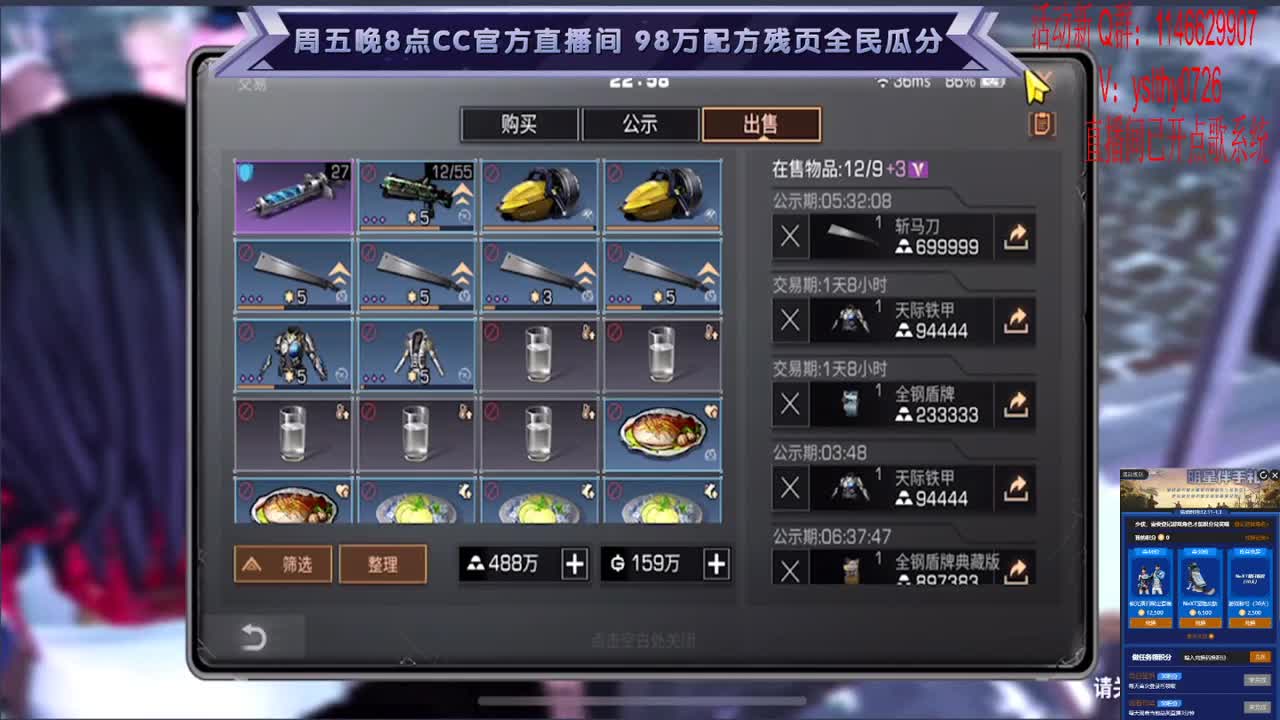The width and height of the screenshot is (1280, 720).
Task: Click the orange submit button beside the code field
Action: 1259,656
